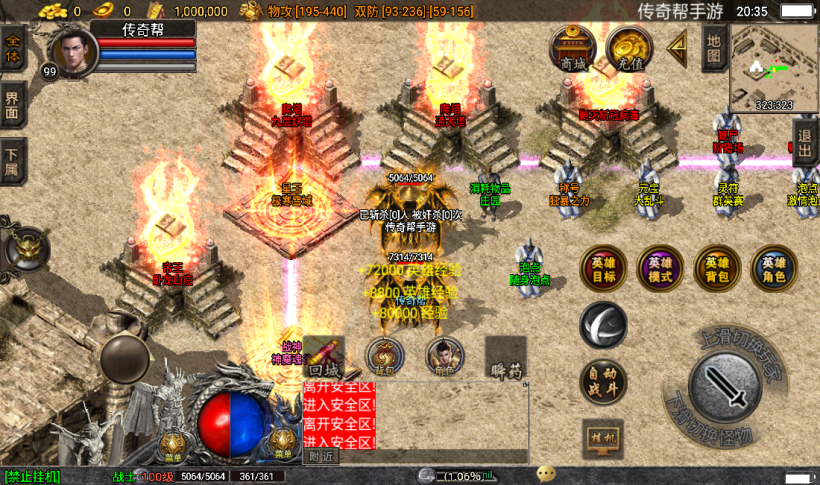The image size is (820, 485).
Task: Switch chat to the 附近 nearby tab
Action: coord(321,456)
